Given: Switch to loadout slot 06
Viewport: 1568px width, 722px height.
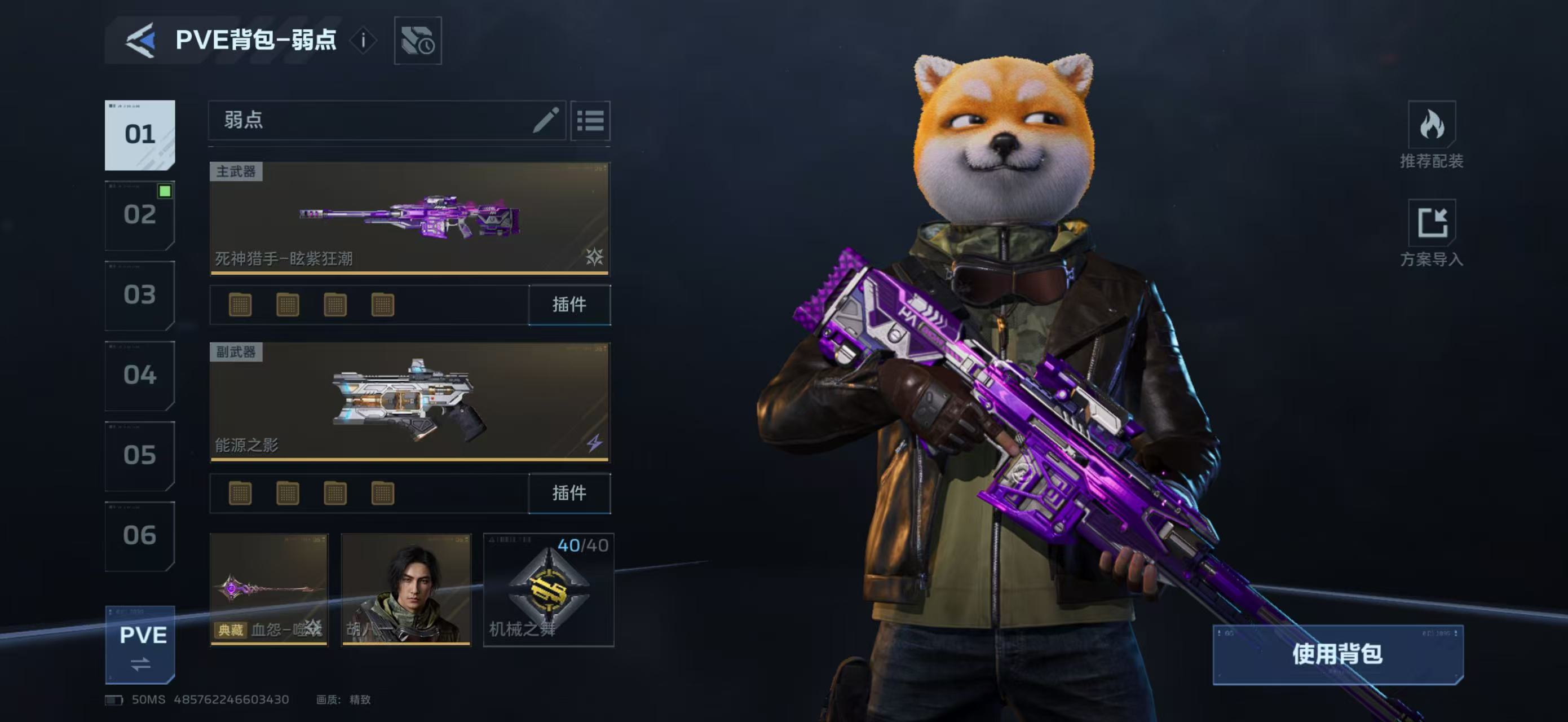Looking at the screenshot, I should click(139, 536).
